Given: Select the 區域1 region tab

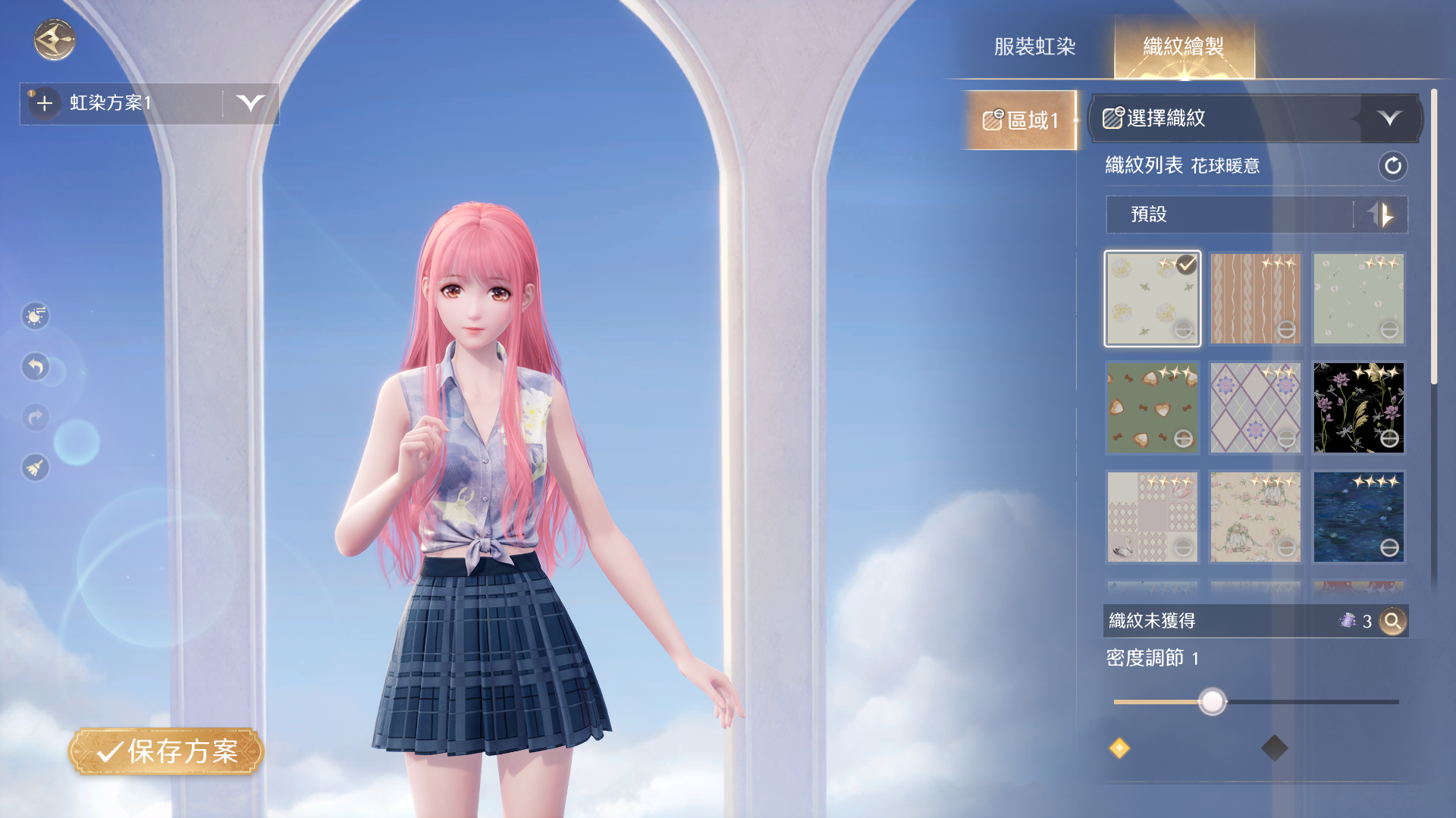Looking at the screenshot, I should (x=1020, y=120).
